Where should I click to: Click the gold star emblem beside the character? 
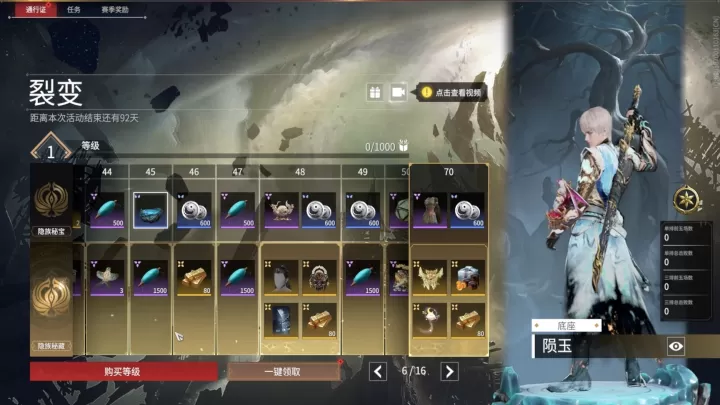click(x=687, y=197)
